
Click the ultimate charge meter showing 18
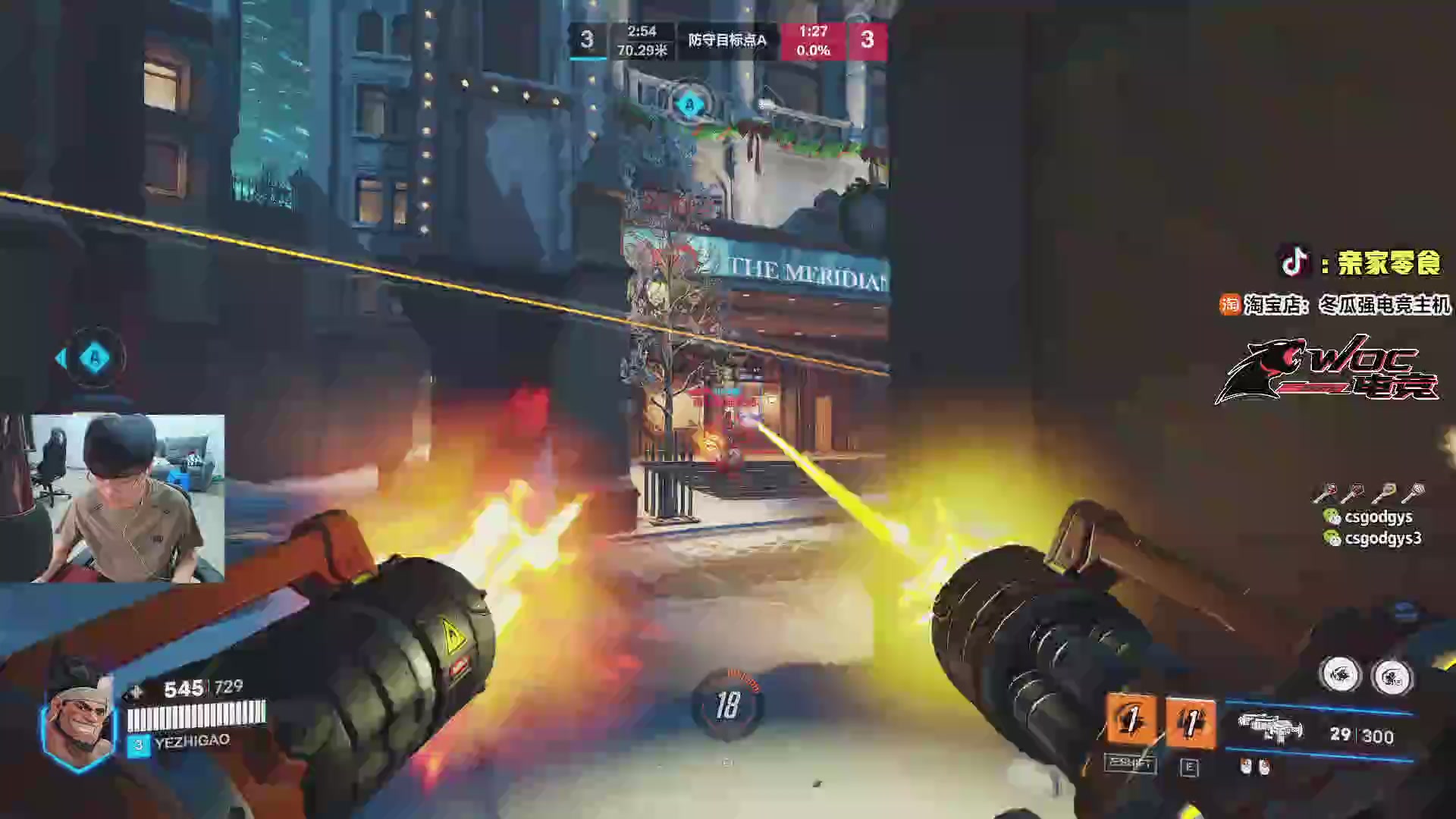[727, 705]
